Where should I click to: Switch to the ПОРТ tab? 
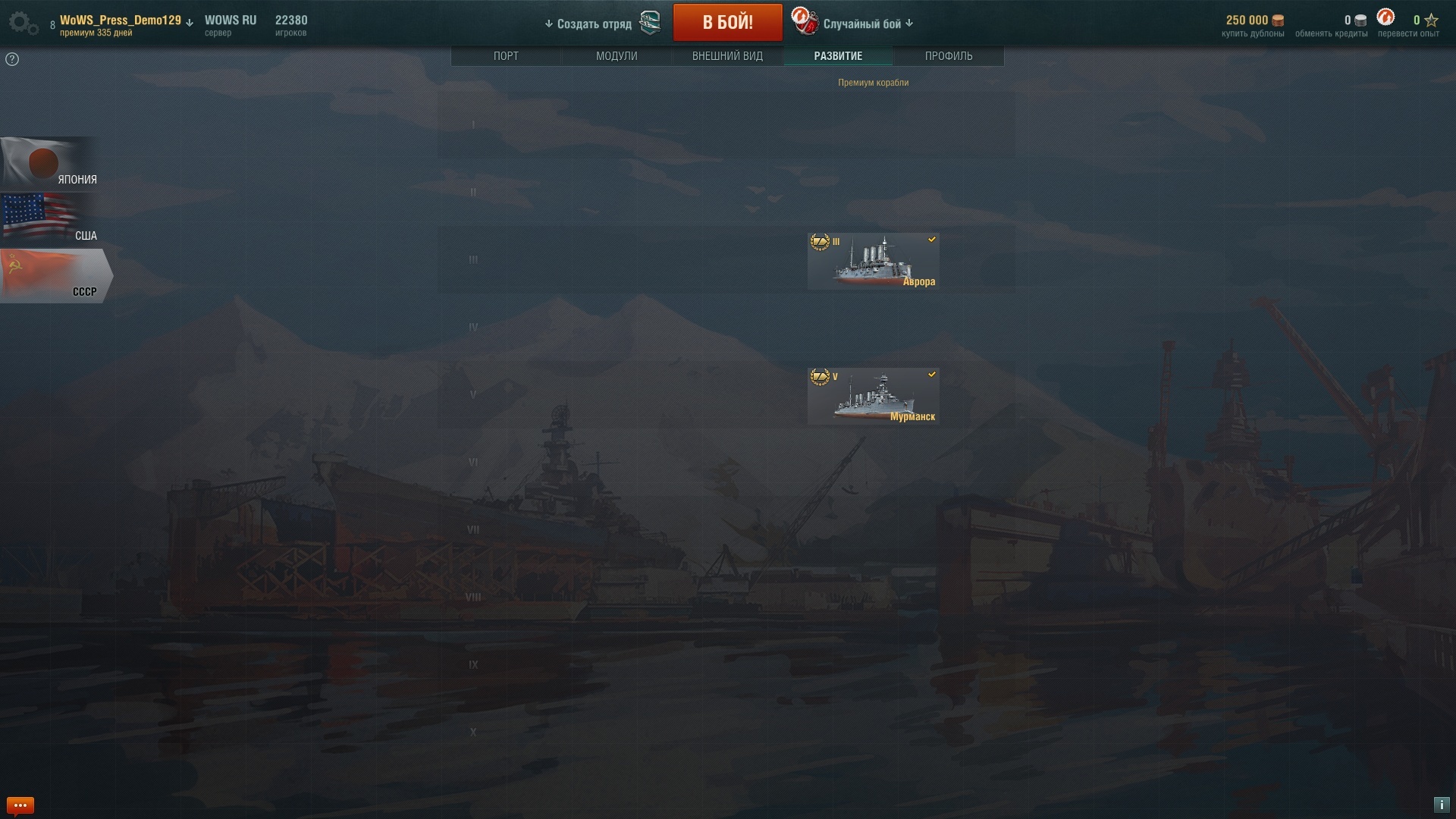click(x=506, y=56)
